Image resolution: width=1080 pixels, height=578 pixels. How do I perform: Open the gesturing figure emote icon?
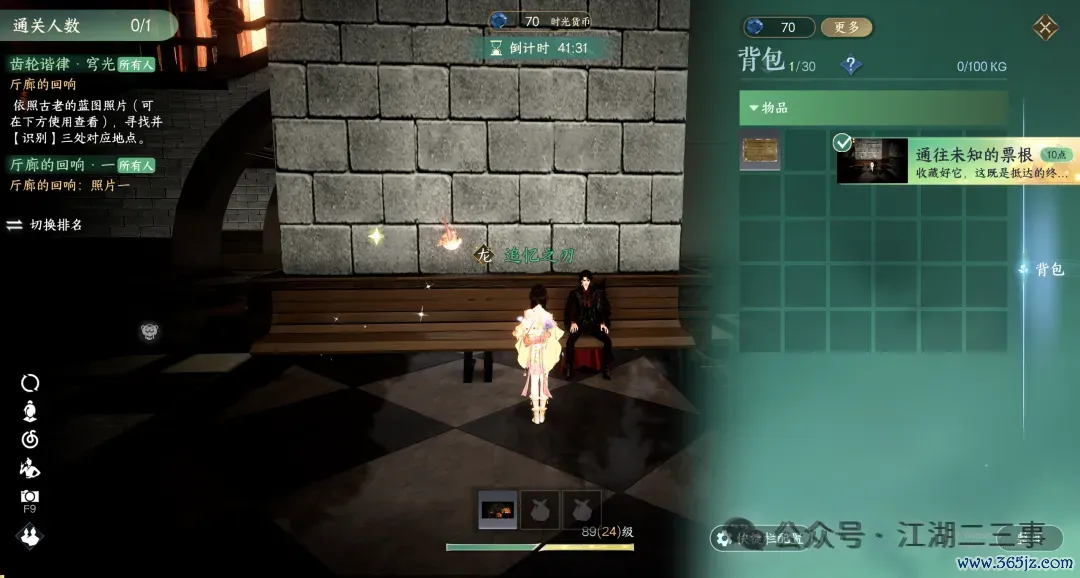30,468
